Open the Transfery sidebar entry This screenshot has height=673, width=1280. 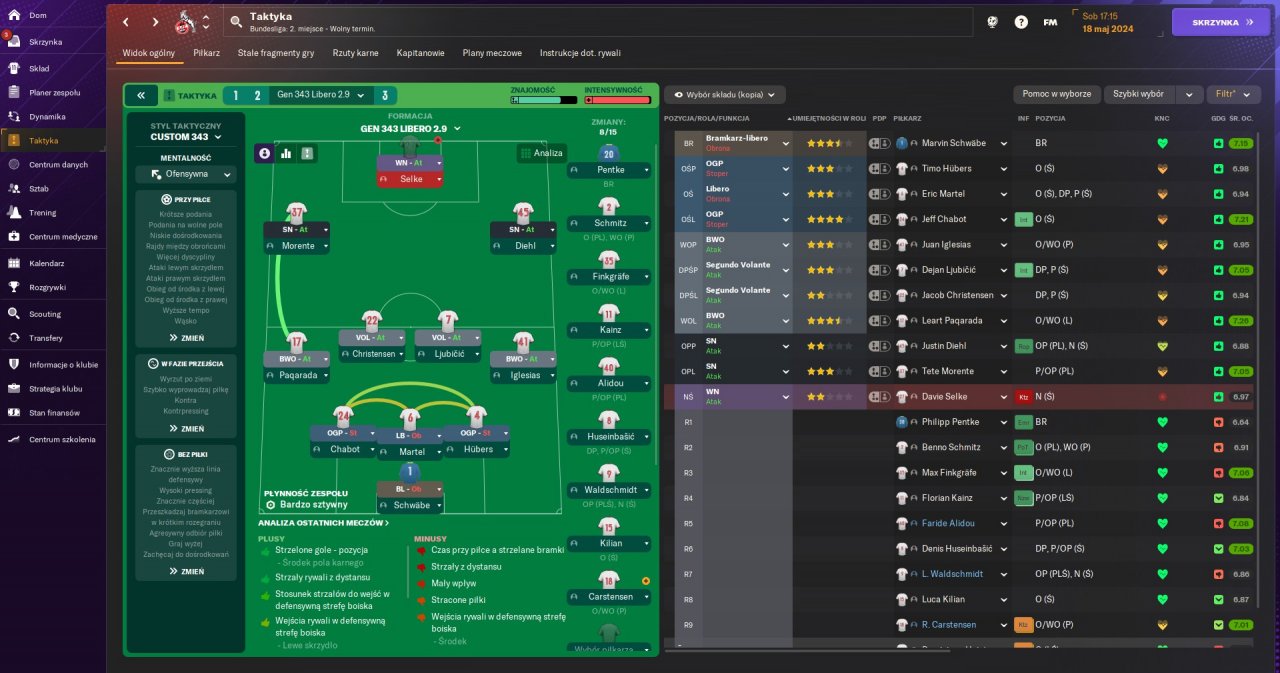46,338
